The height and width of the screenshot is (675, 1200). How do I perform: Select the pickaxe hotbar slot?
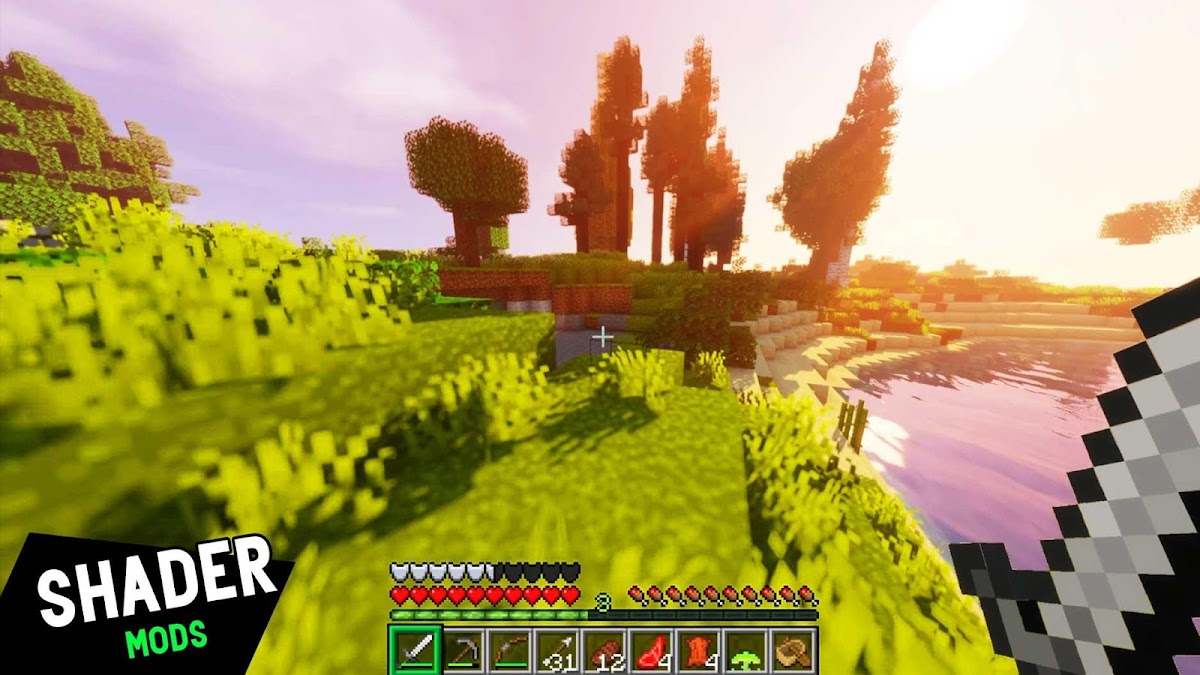coord(461,651)
